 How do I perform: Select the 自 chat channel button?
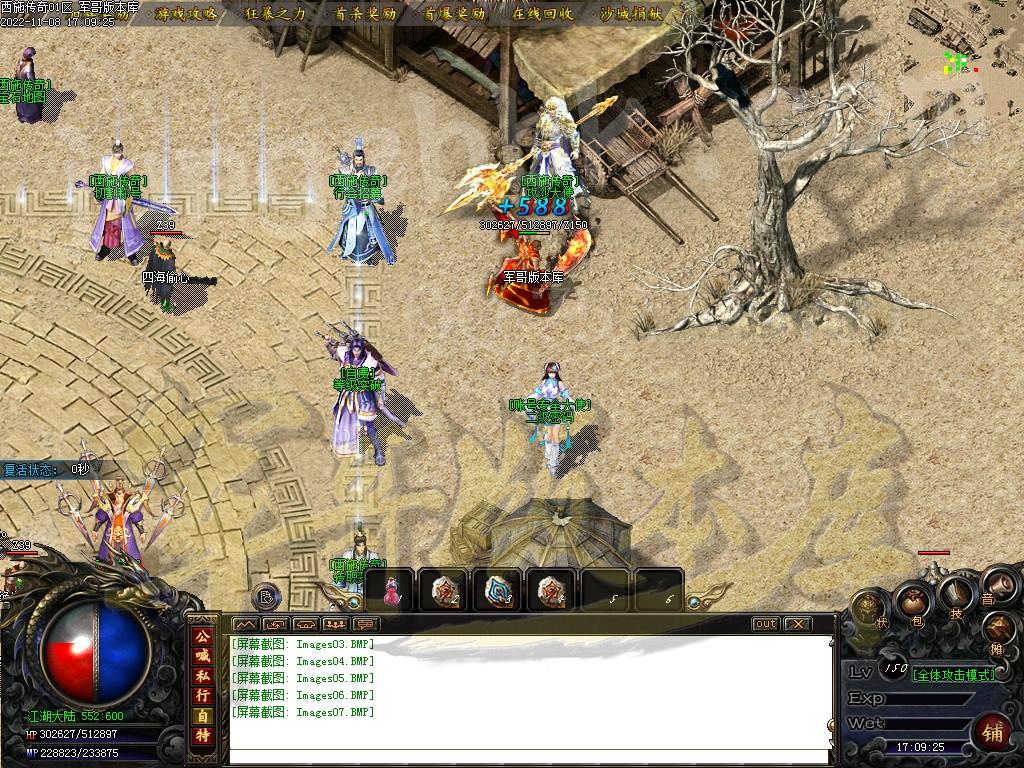tap(202, 716)
